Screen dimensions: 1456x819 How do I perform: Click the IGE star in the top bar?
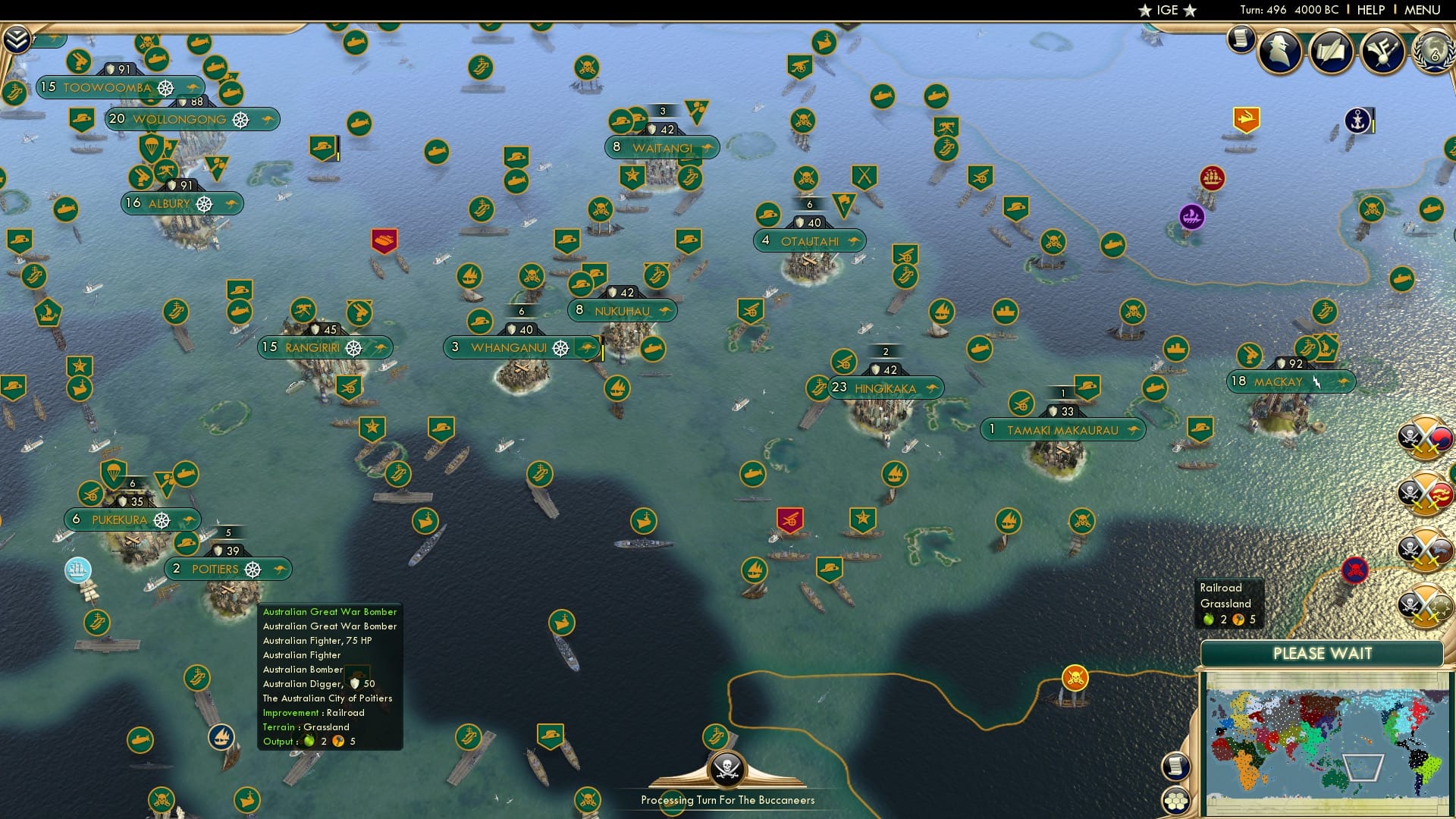pos(1145,10)
